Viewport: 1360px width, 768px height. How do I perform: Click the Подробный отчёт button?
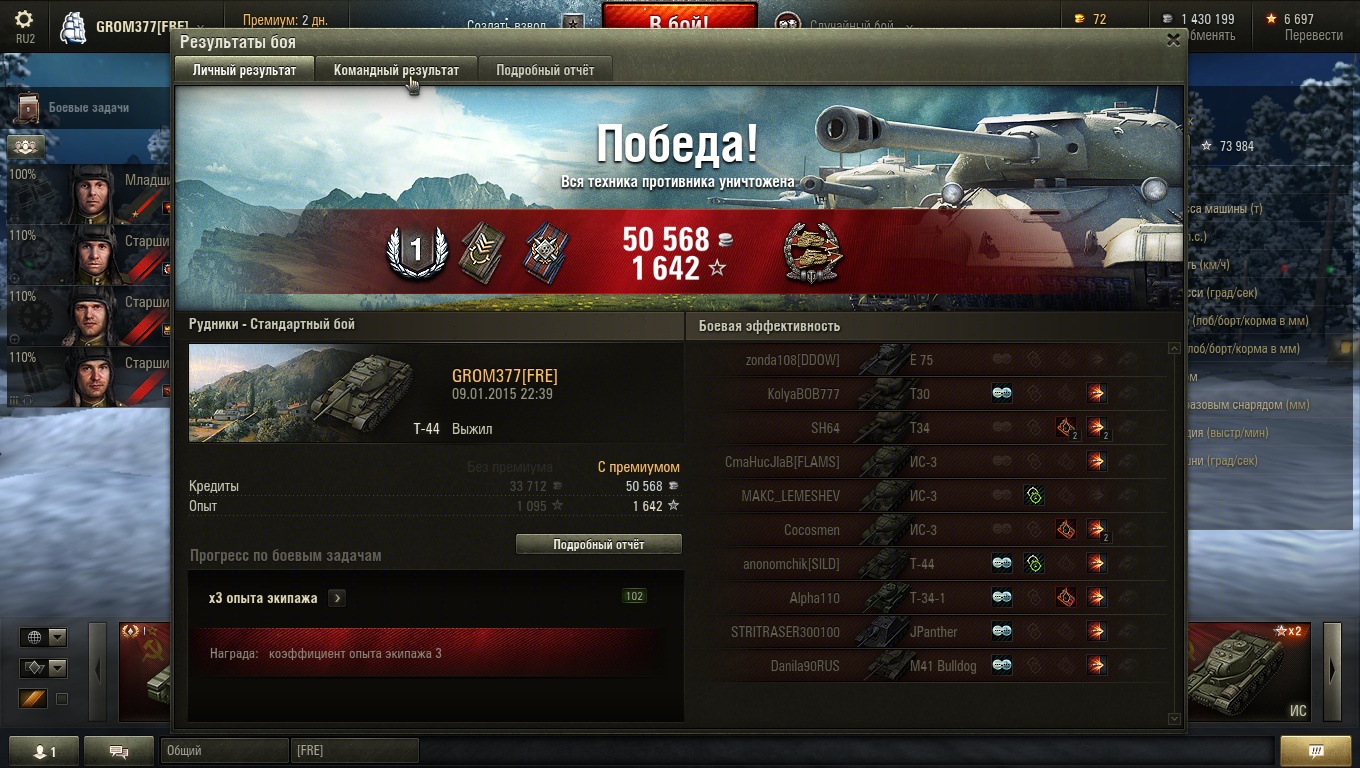(598, 545)
